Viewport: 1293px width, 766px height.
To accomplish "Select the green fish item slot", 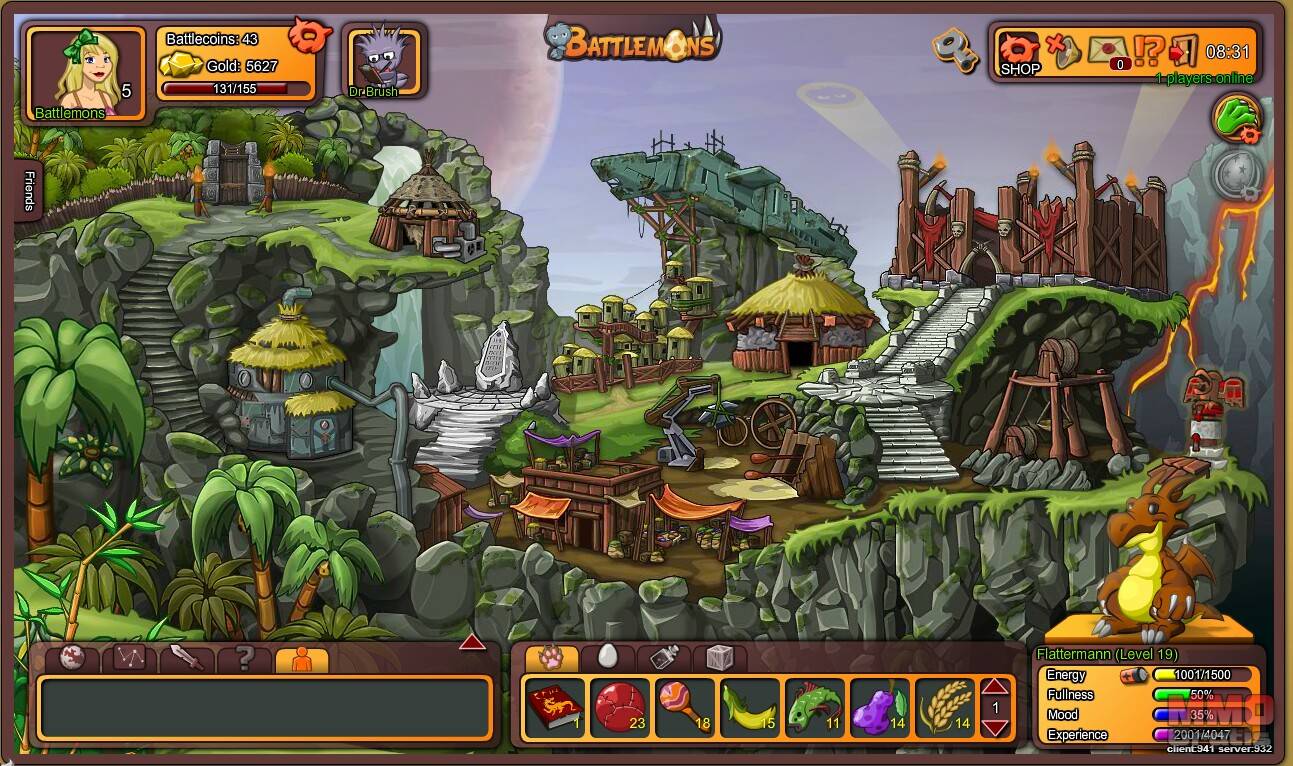I will 814,708.
